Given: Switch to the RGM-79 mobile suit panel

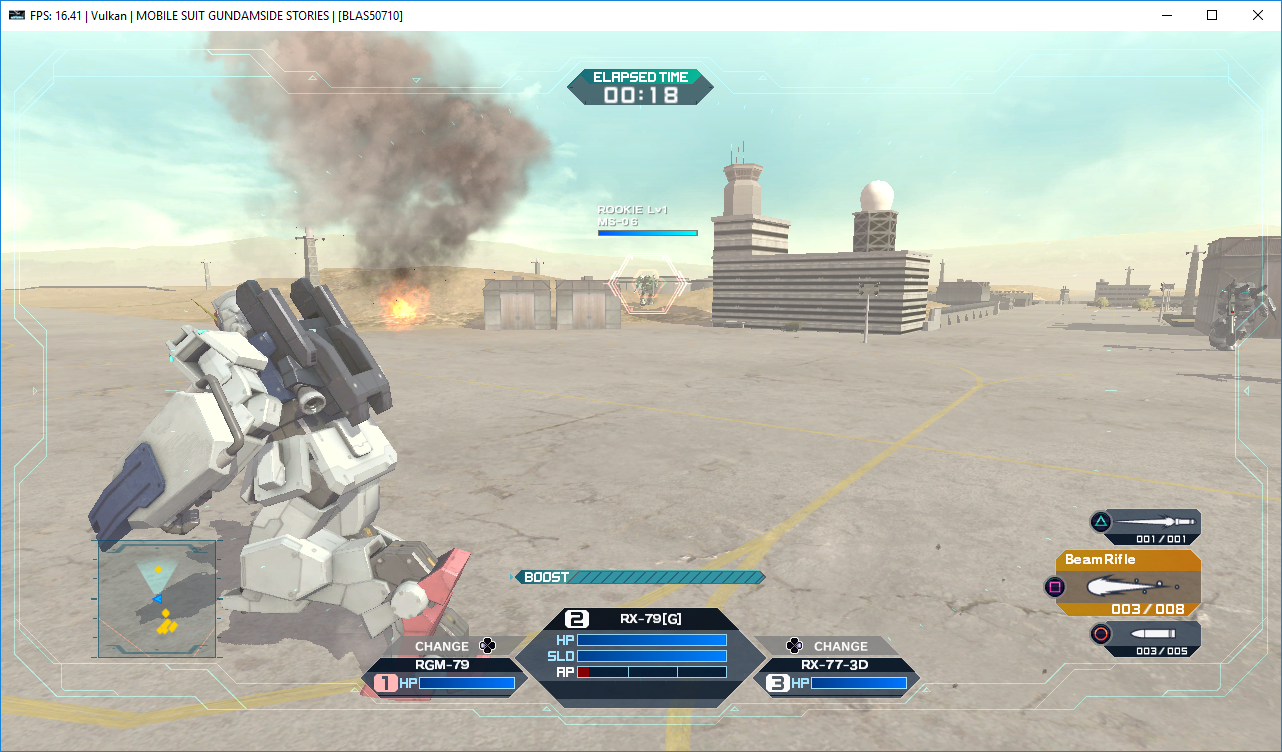Looking at the screenshot, I should (x=444, y=674).
